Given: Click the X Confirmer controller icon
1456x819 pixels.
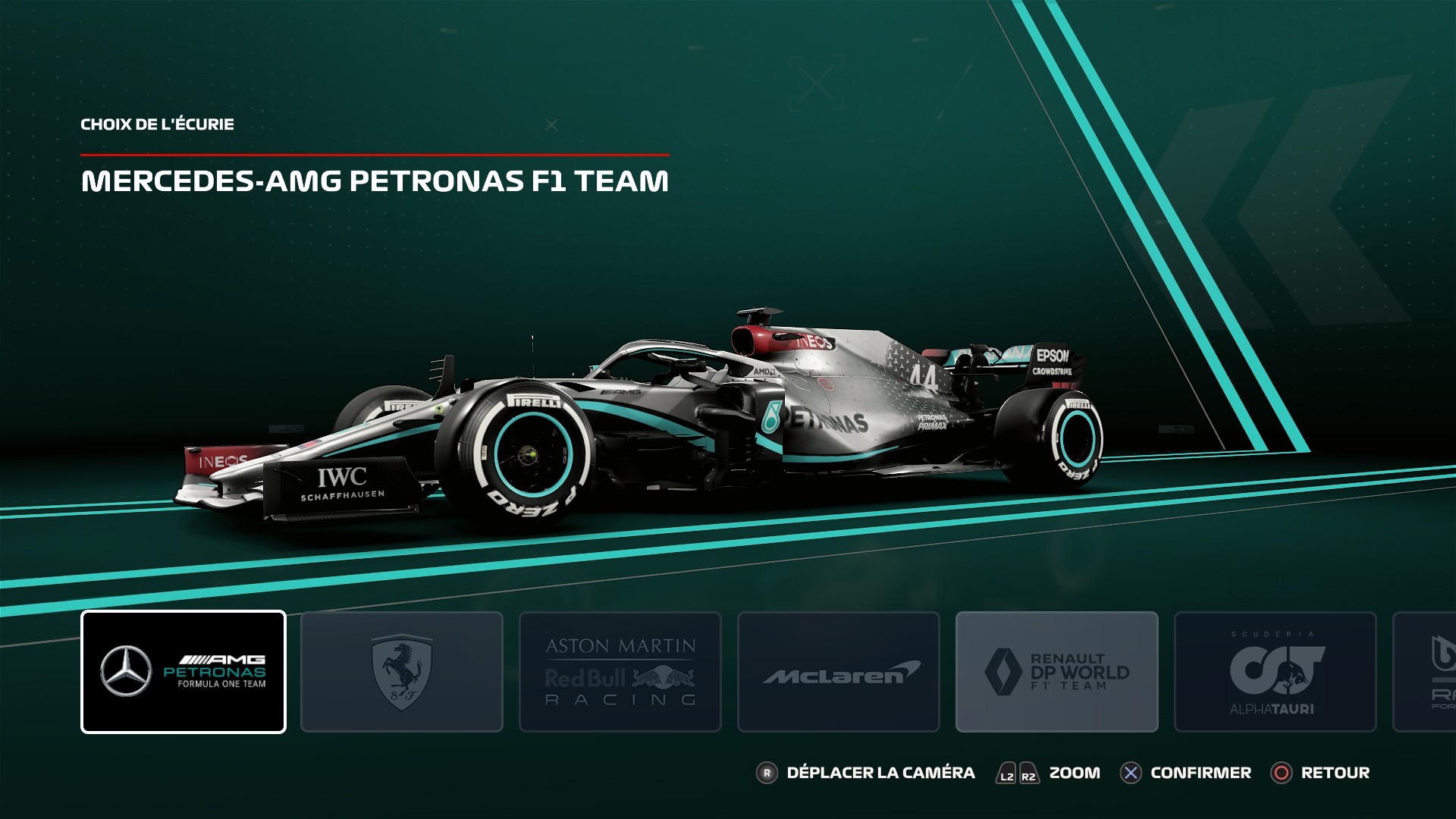Looking at the screenshot, I should pos(1131,773).
